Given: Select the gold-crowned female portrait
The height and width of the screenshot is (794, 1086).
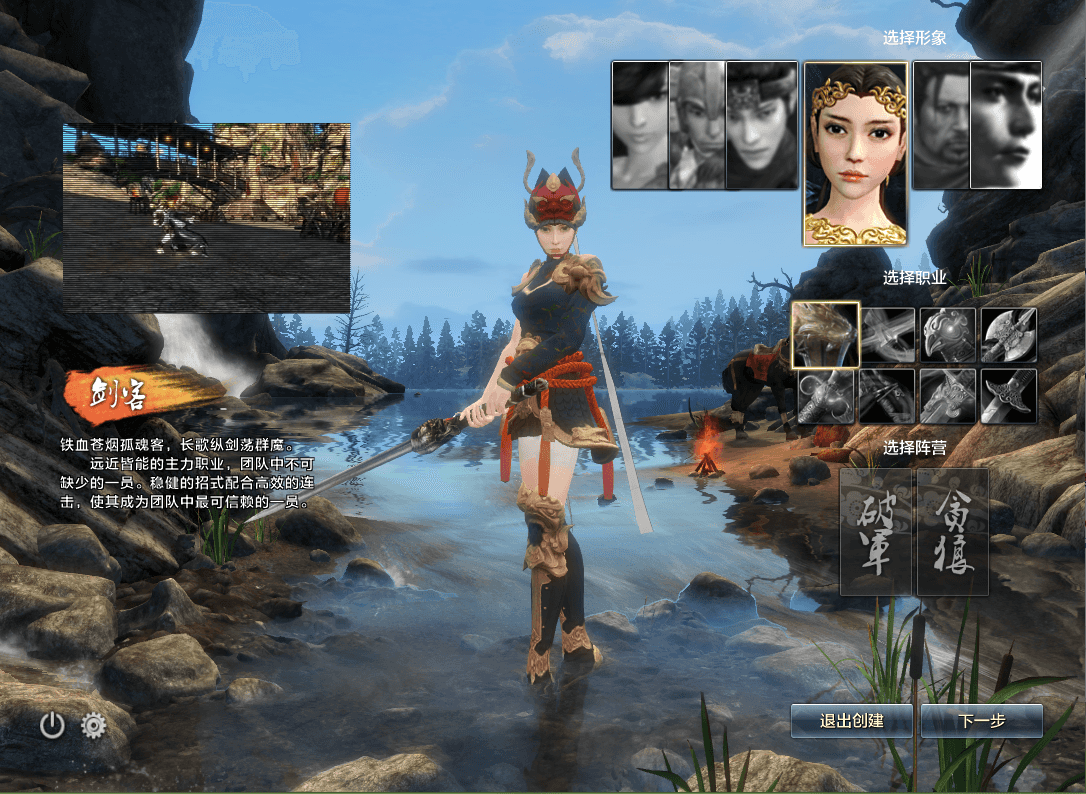Looking at the screenshot, I should [x=855, y=154].
